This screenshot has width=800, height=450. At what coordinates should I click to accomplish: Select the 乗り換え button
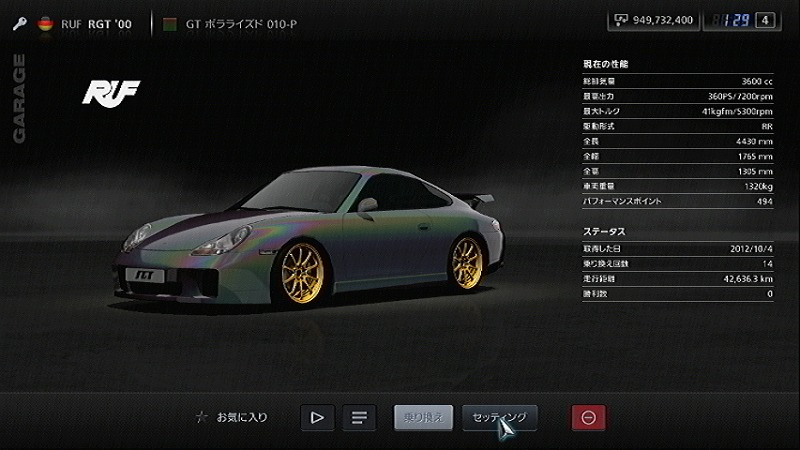424,417
